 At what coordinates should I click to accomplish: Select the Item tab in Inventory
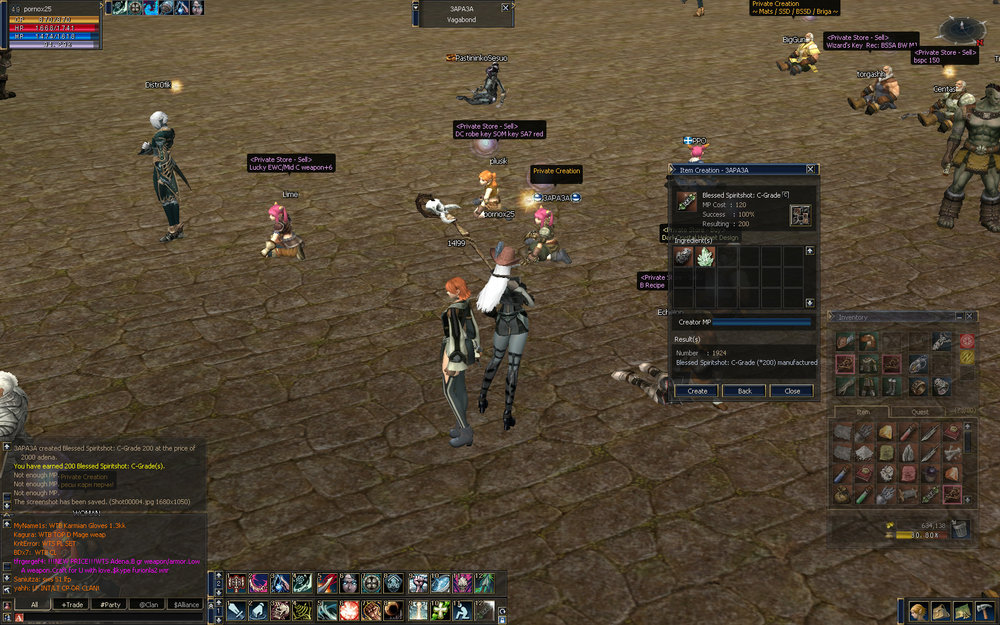pos(865,411)
